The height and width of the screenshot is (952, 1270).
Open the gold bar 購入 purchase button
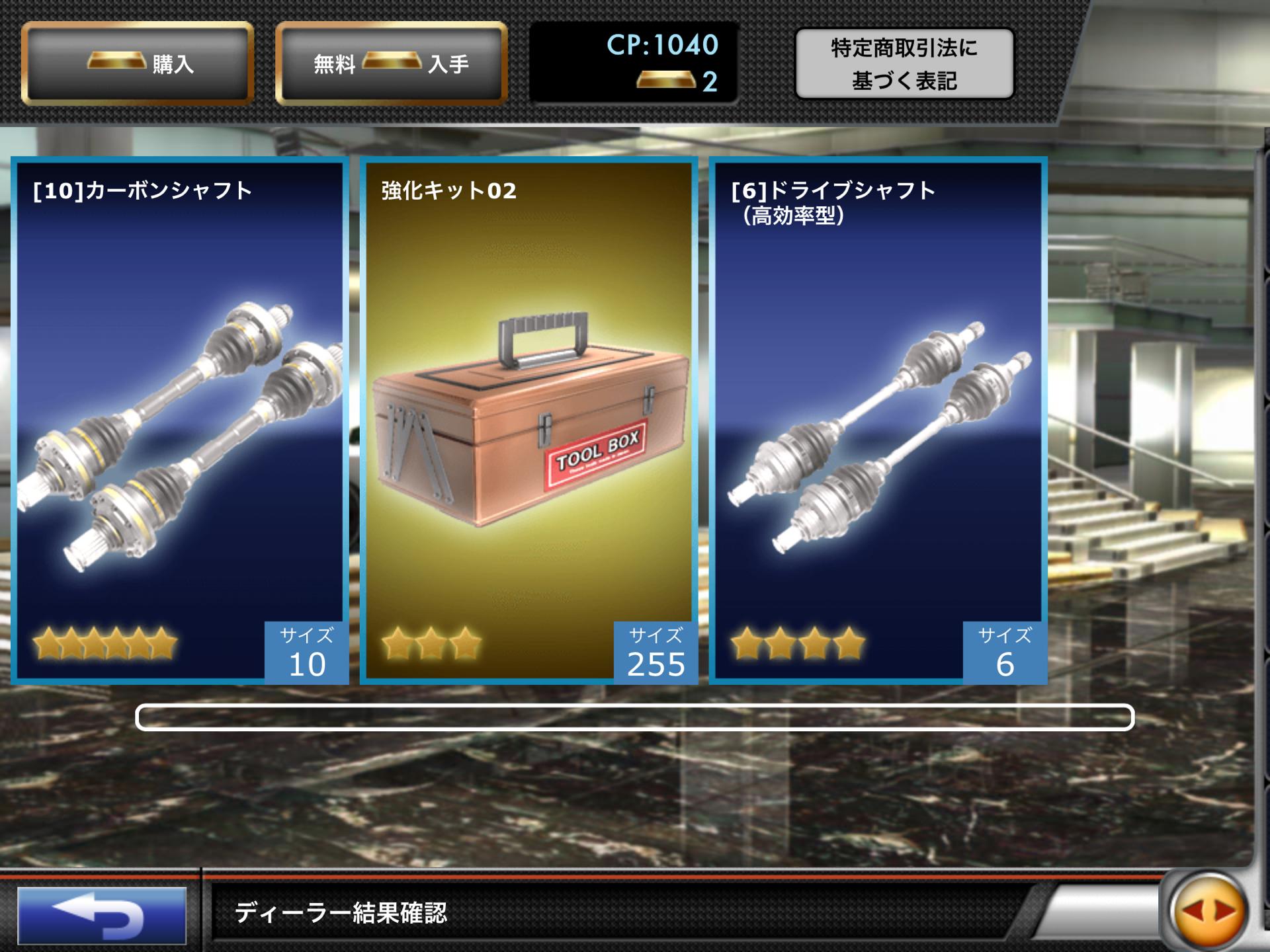(x=138, y=63)
